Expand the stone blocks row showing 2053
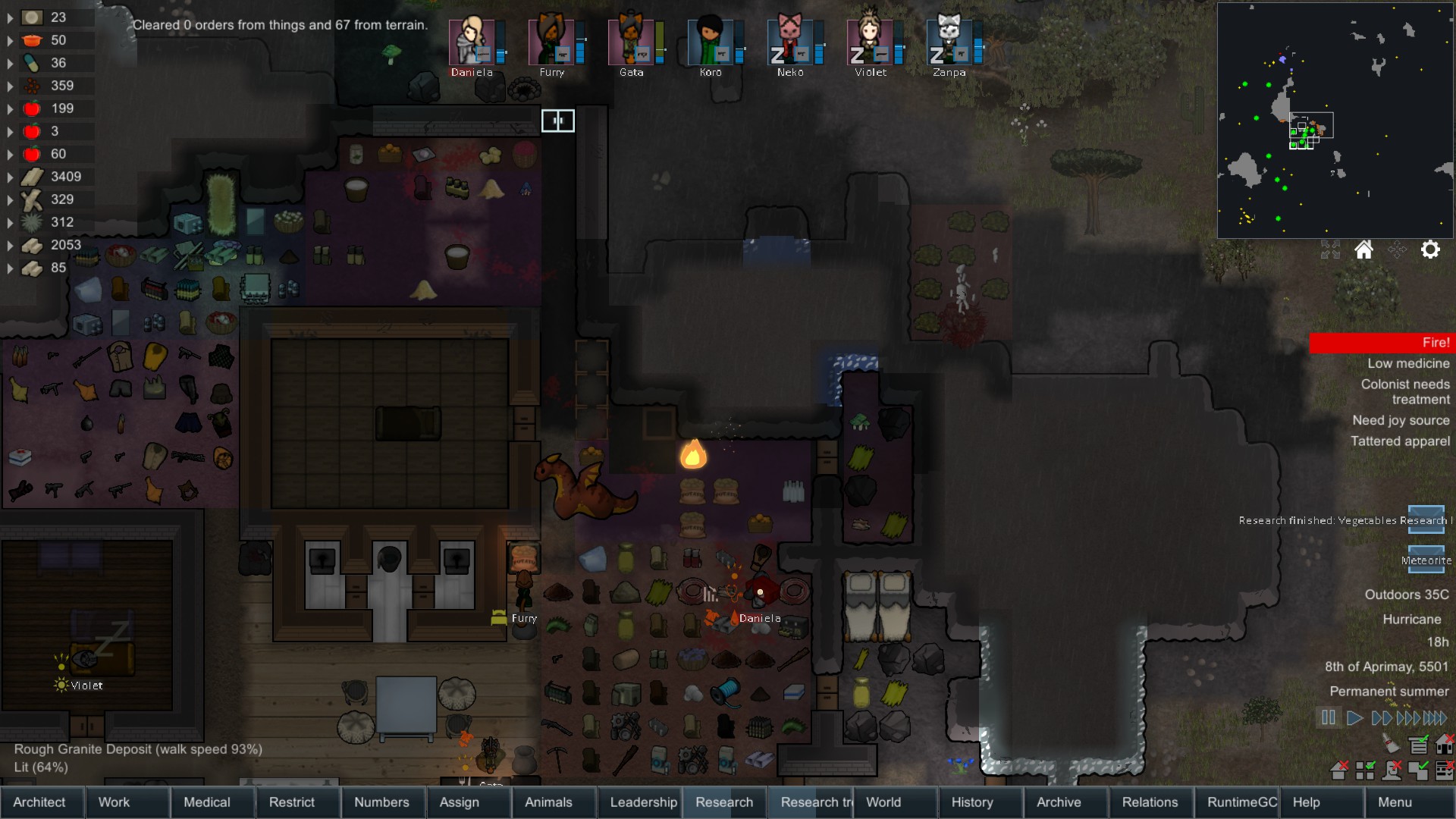1456x819 pixels. (8, 245)
